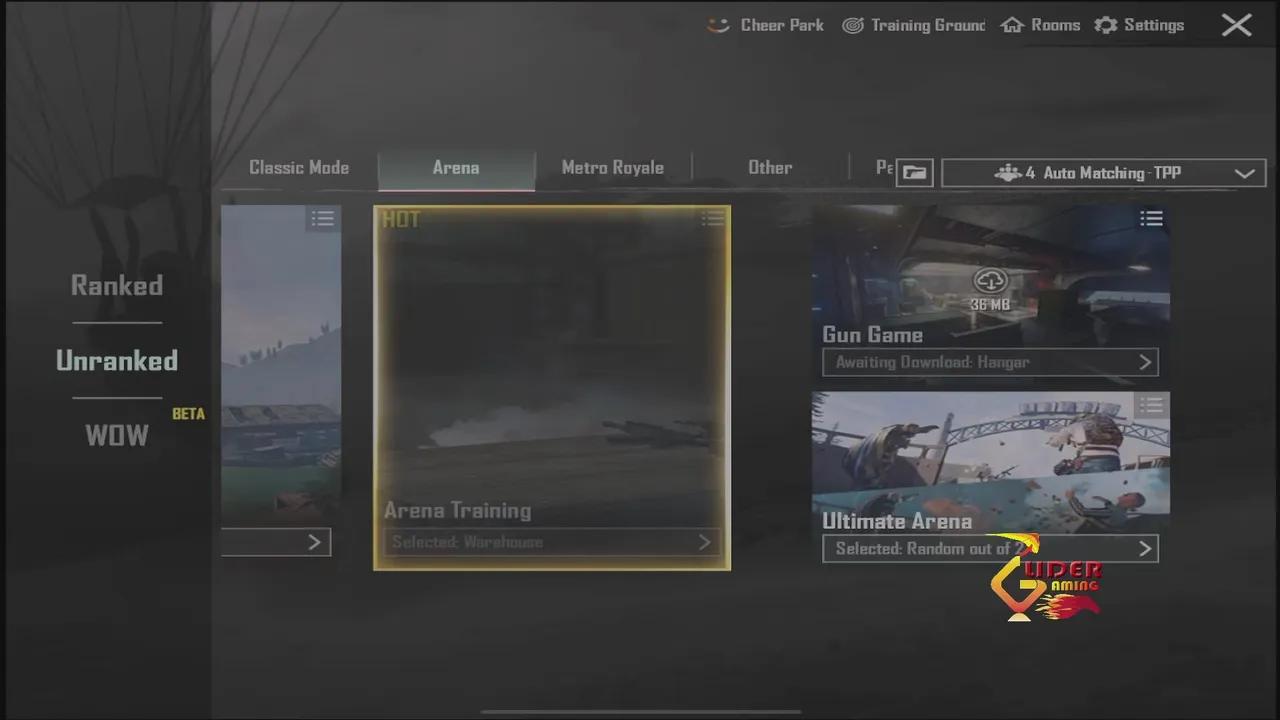Expand the Auto Matching TPP dropdown
Image resolution: width=1280 pixels, height=720 pixels.
[x=1245, y=173]
